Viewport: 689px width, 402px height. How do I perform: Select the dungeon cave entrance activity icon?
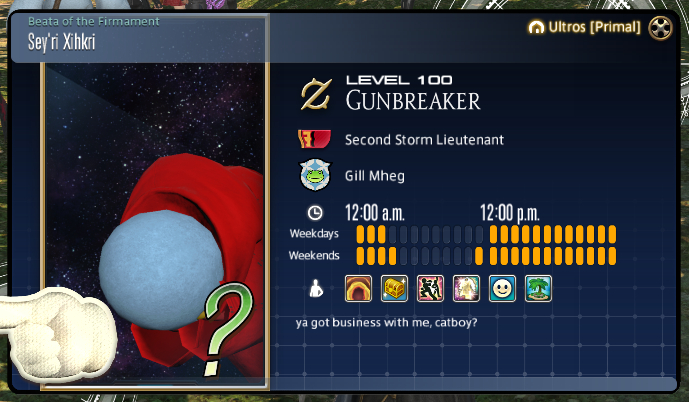[x=359, y=289]
